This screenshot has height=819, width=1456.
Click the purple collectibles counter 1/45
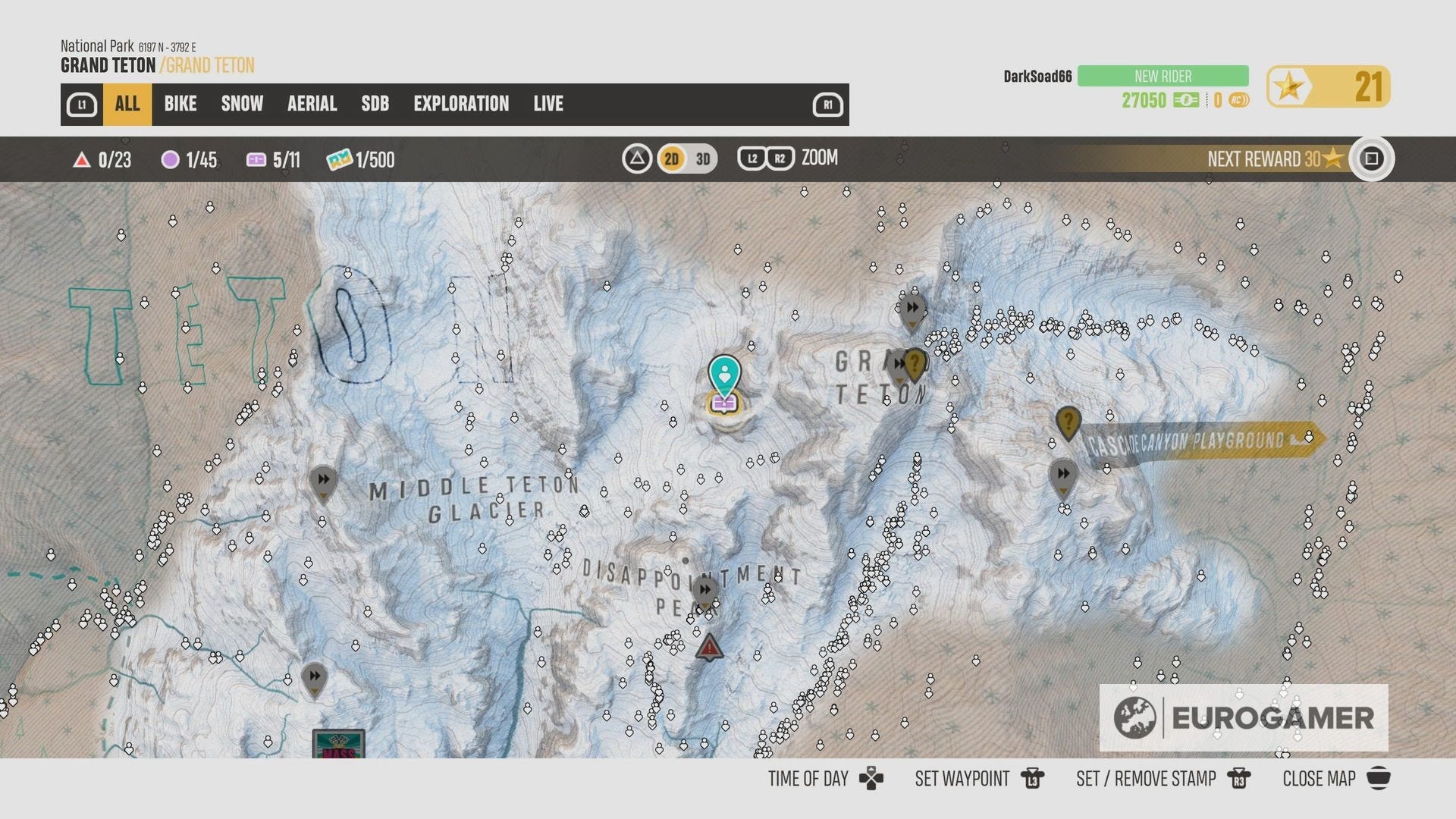[x=187, y=160]
